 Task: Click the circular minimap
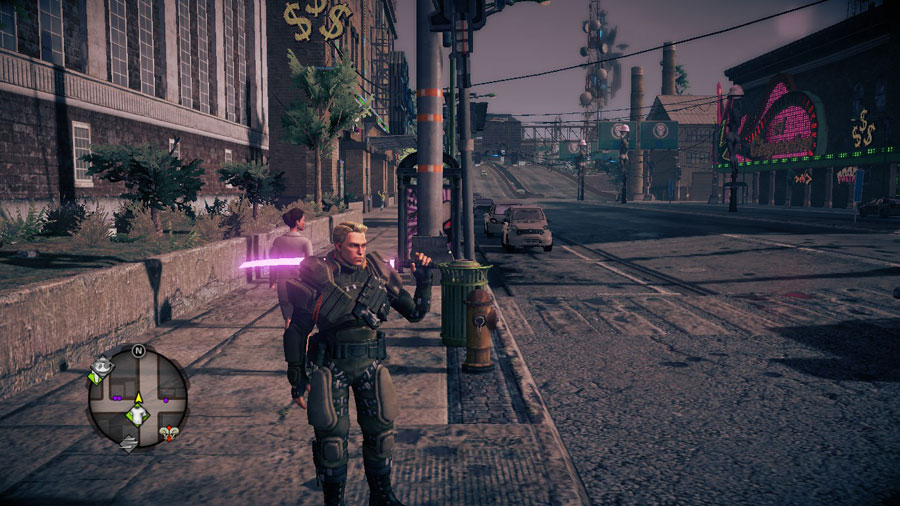click(x=137, y=396)
